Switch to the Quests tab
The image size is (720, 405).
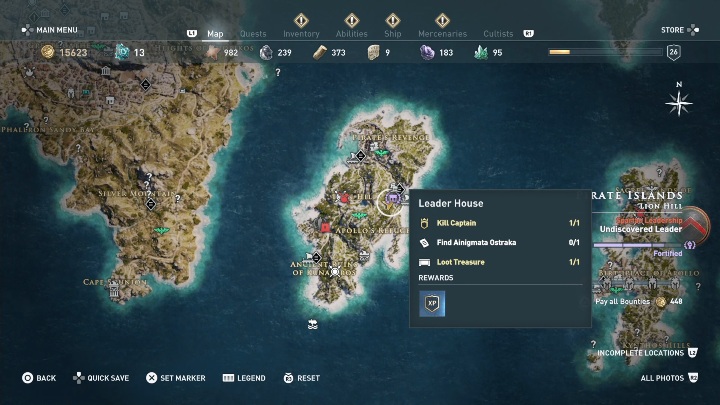(253, 34)
